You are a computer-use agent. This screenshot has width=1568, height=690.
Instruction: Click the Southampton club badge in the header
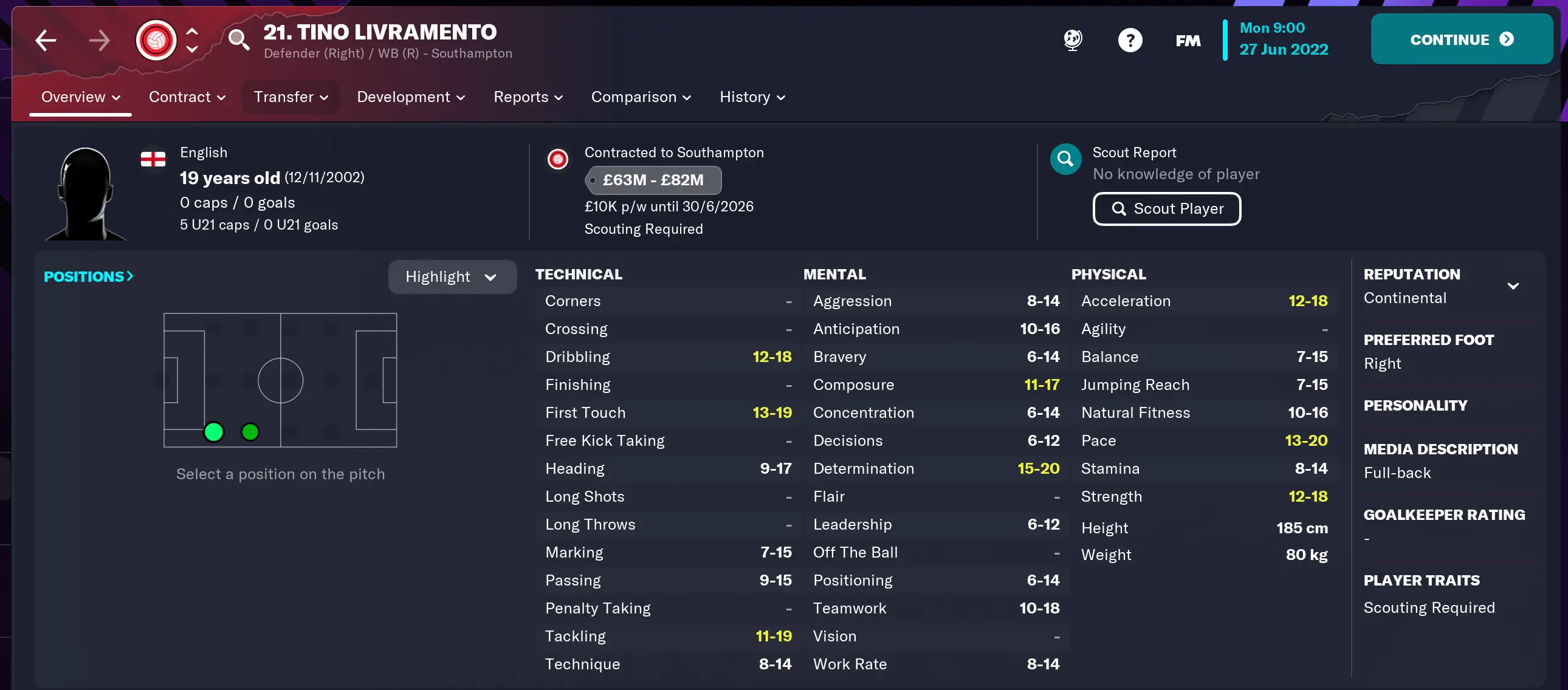156,39
